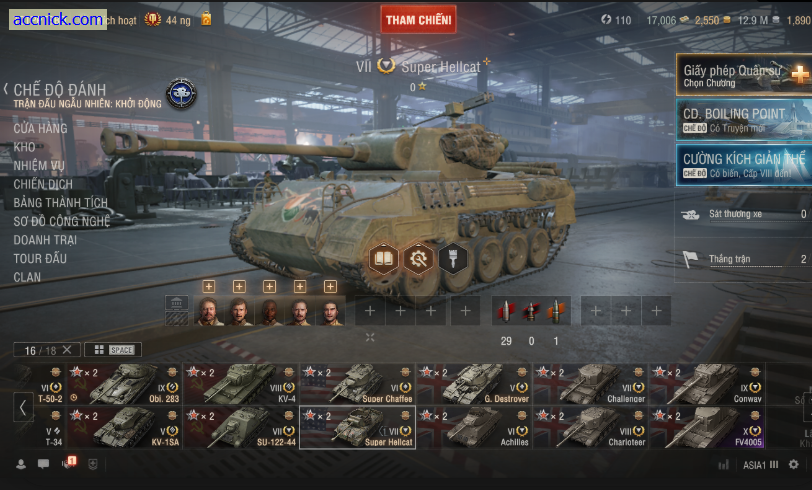The image size is (812, 490).
Task: Select the T-50-2 tank in the carousel
Action: click(125, 383)
